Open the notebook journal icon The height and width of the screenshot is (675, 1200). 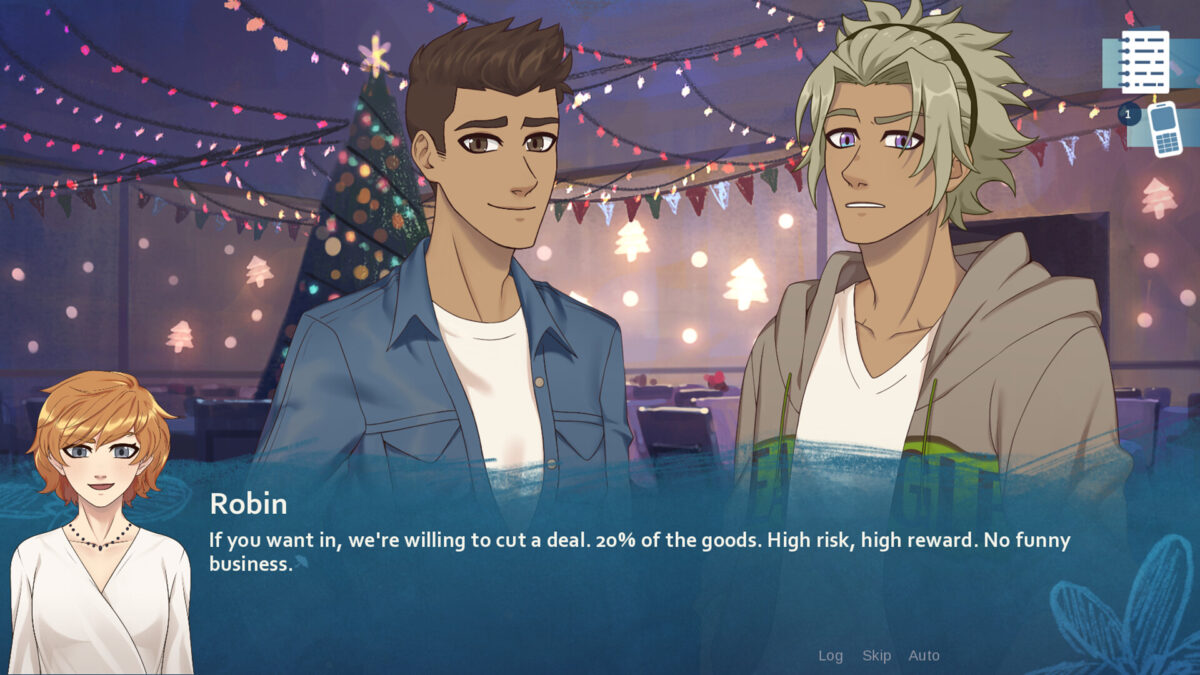click(1144, 62)
